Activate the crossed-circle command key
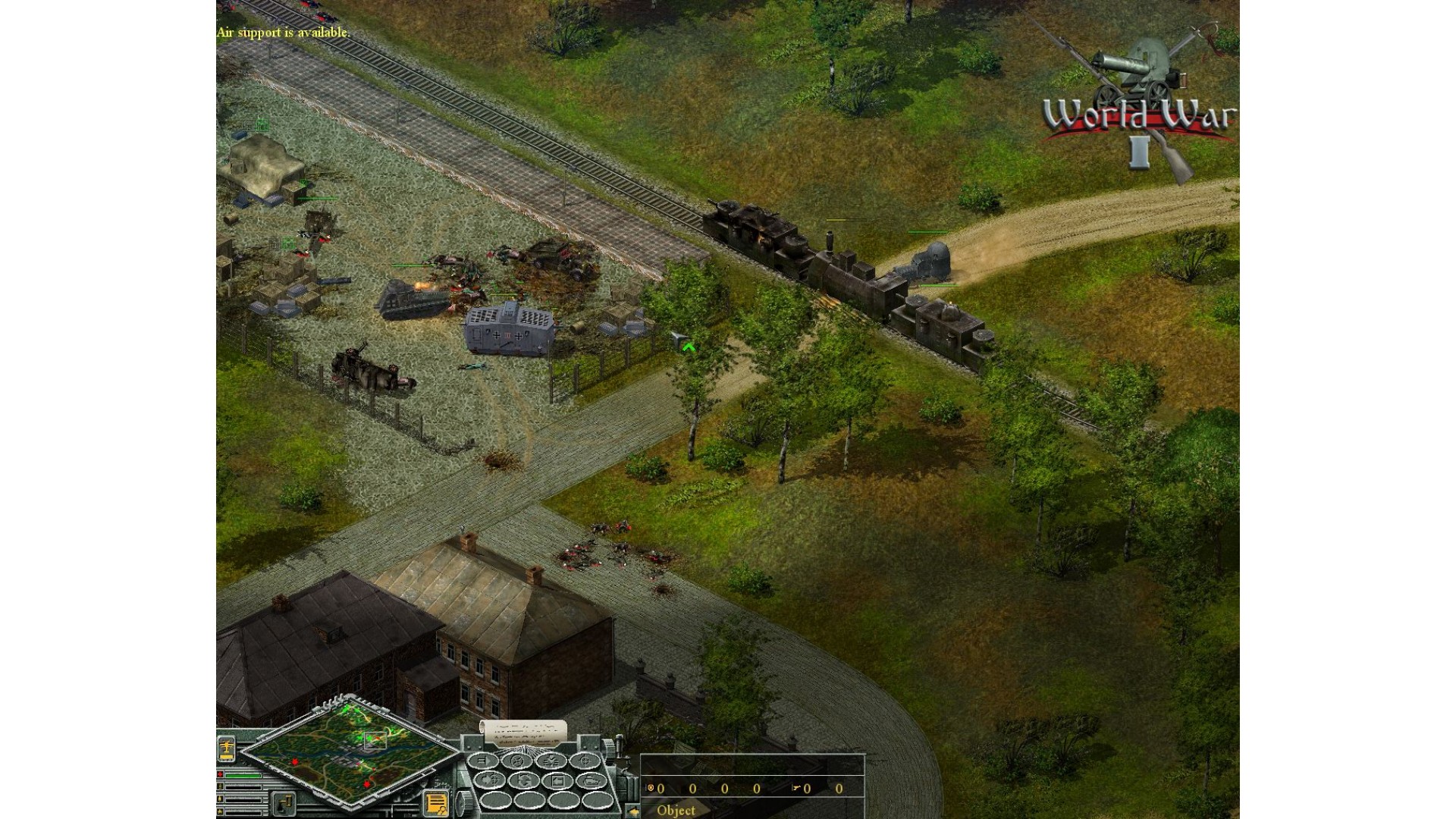 click(x=519, y=761)
